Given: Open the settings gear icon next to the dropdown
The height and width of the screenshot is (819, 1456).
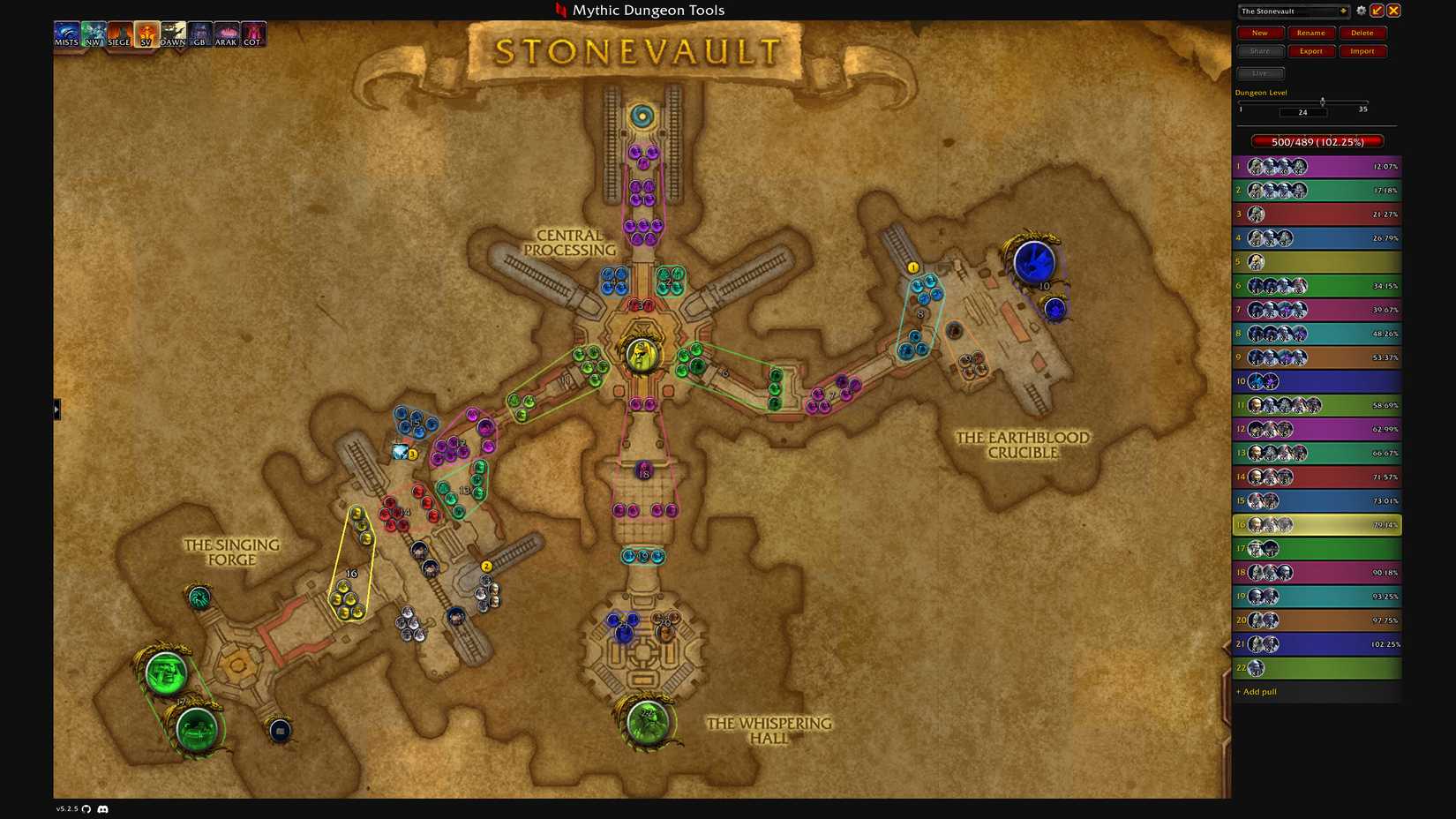Looking at the screenshot, I should 1362,10.
